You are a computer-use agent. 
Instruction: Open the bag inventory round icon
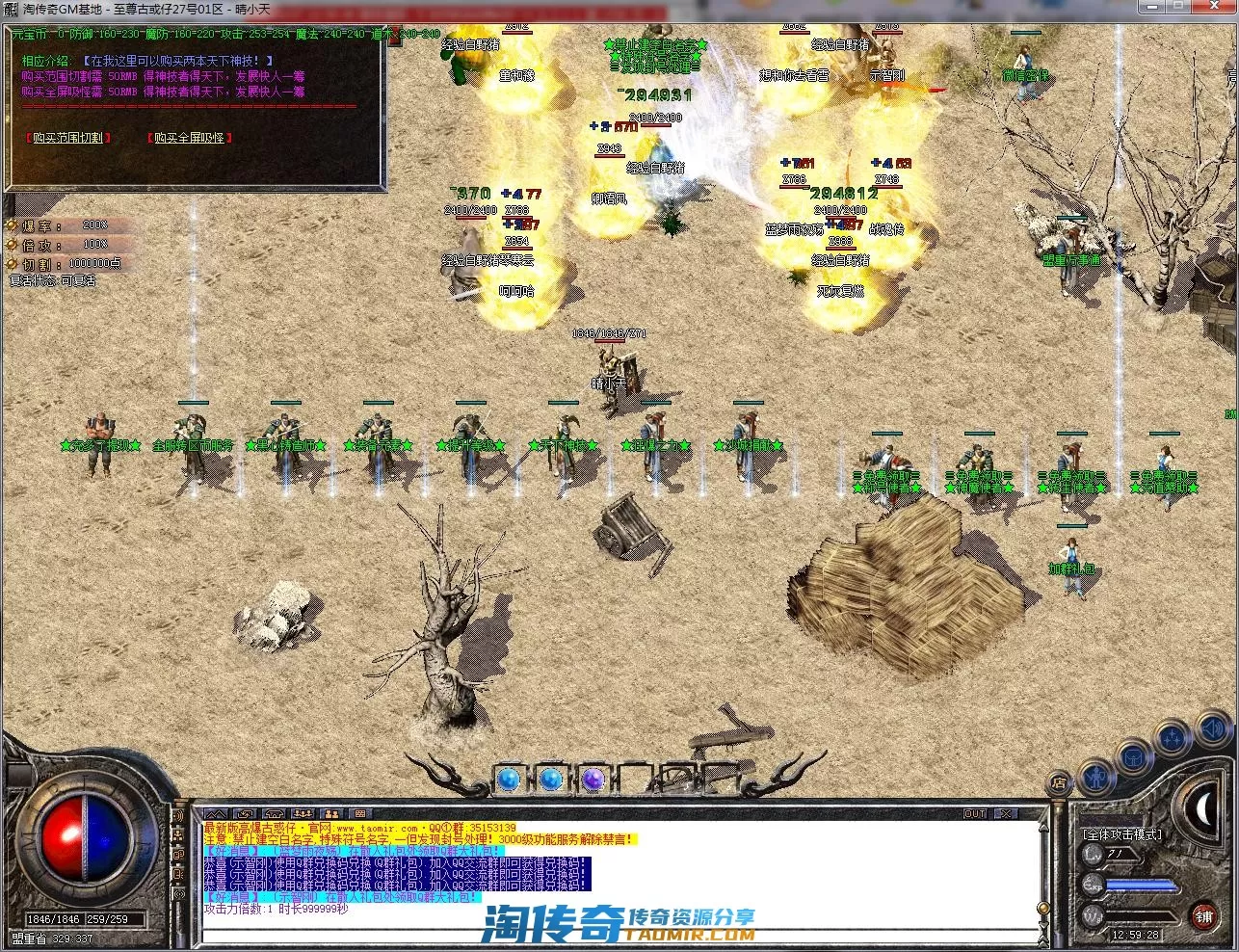[x=1135, y=757]
